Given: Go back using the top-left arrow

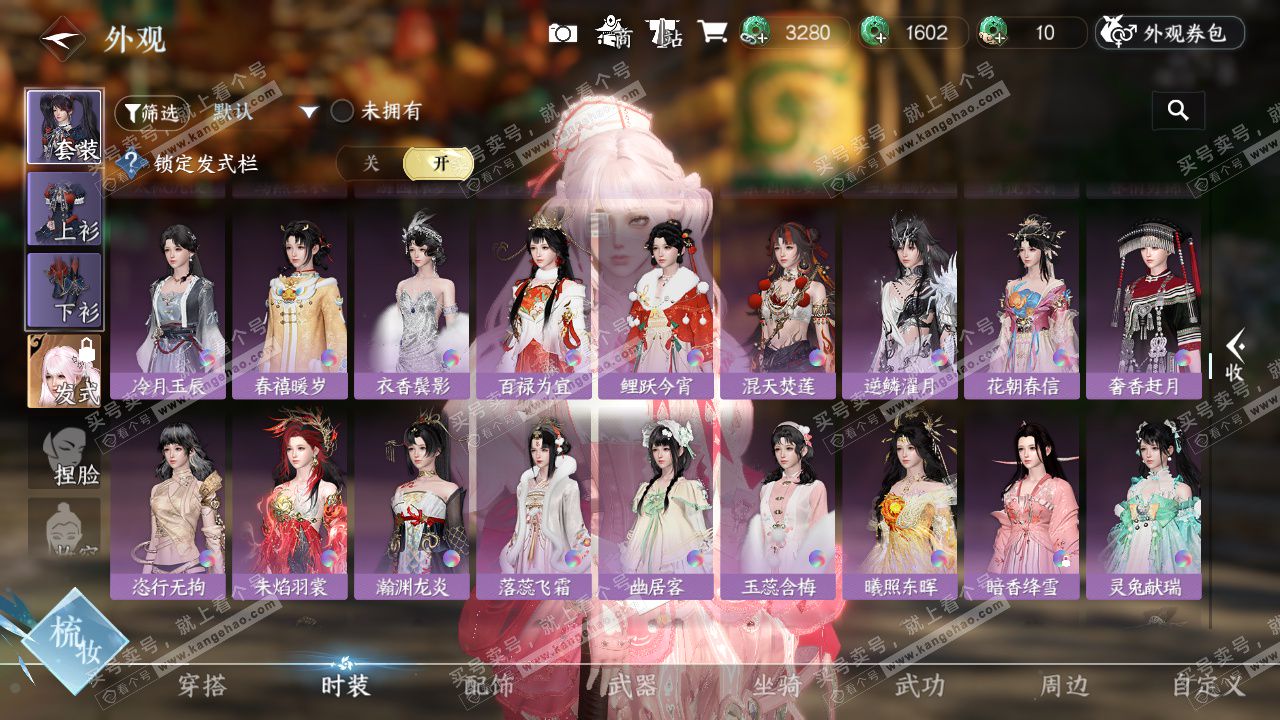Looking at the screenshot, I should [62, 40].
